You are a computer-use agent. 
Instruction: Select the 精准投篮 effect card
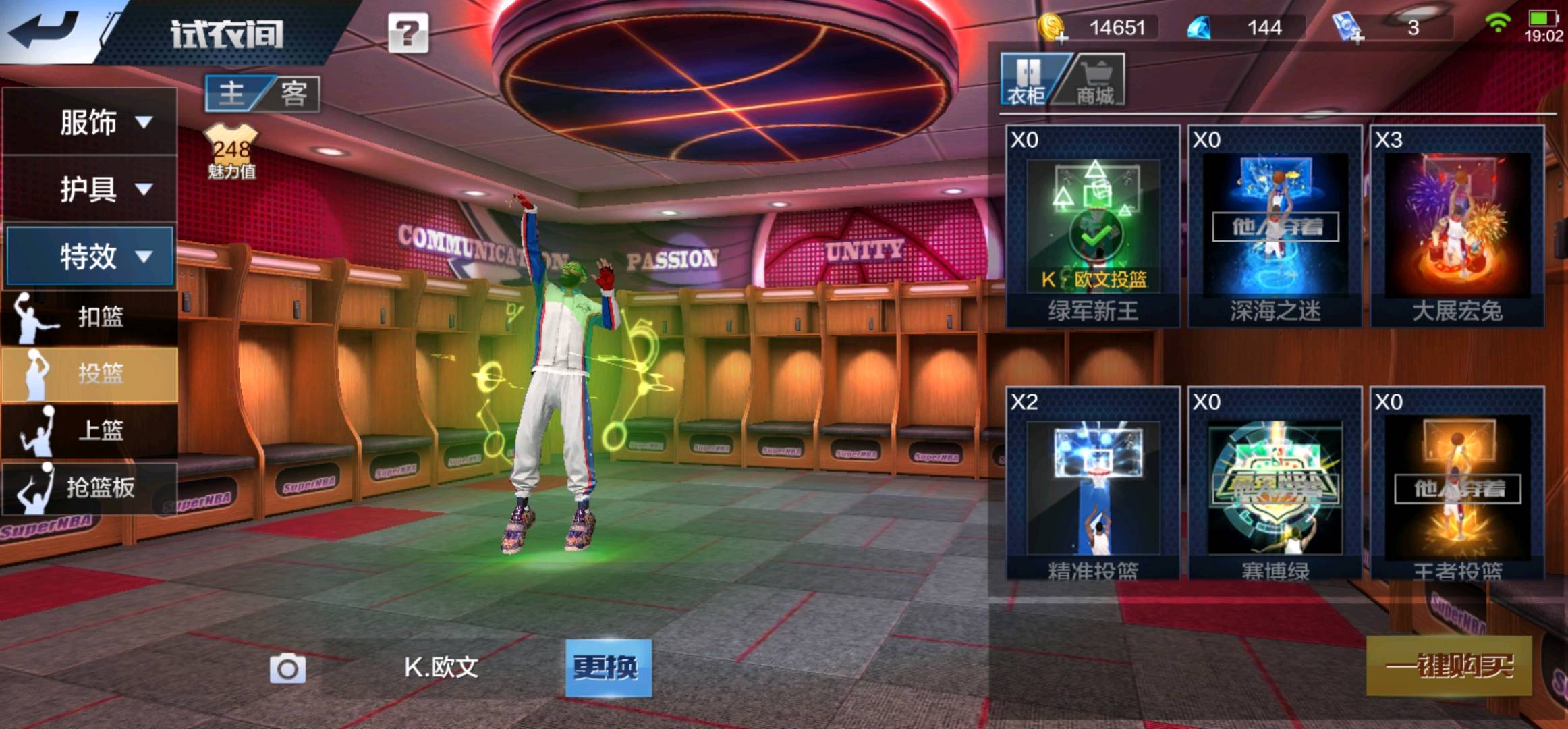pyautogui.click(x=1092, y=485)
